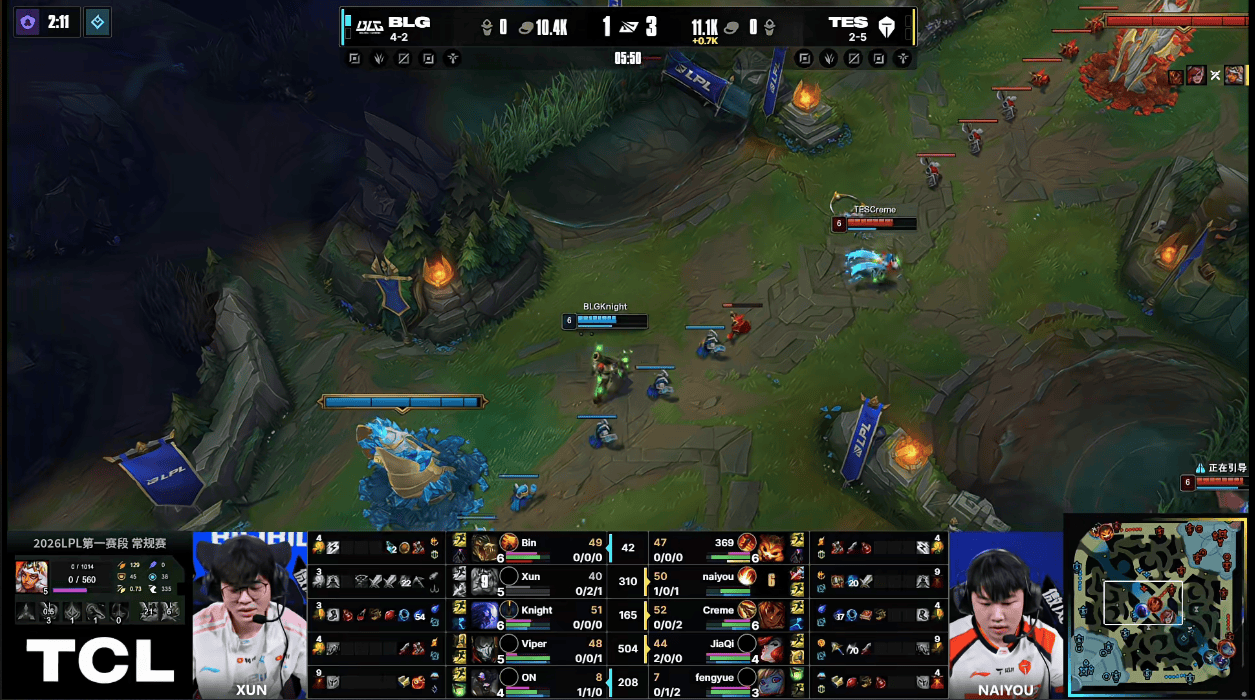Select Xun's champion portrait on the scoreboard
The height and width of the screenshot is (700, 1255).
tap(485, 582)
